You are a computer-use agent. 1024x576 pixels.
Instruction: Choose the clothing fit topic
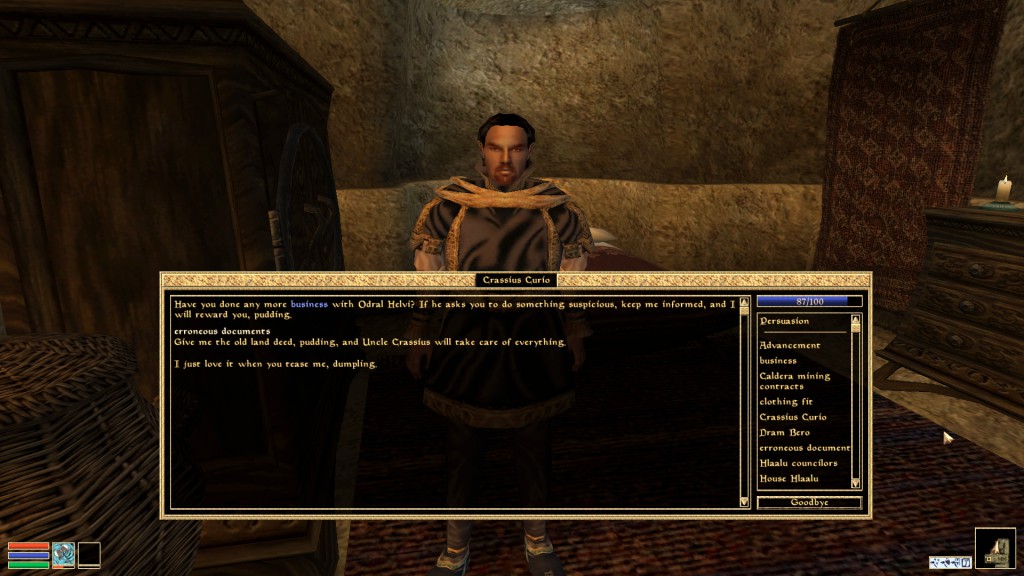coord(785,401)
